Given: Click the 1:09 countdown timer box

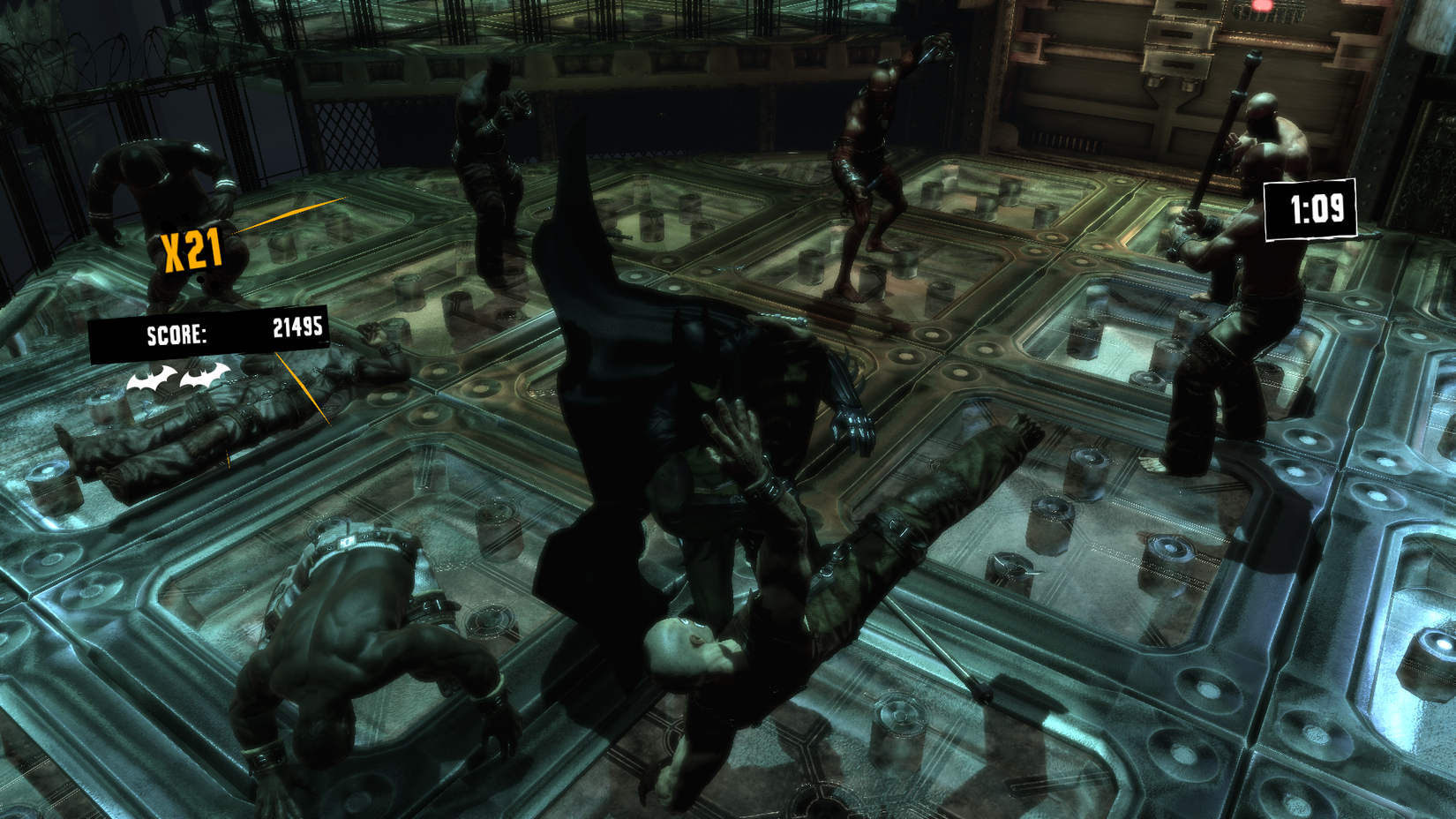Looking at the screenshot, I should [x=1309, y=212].
